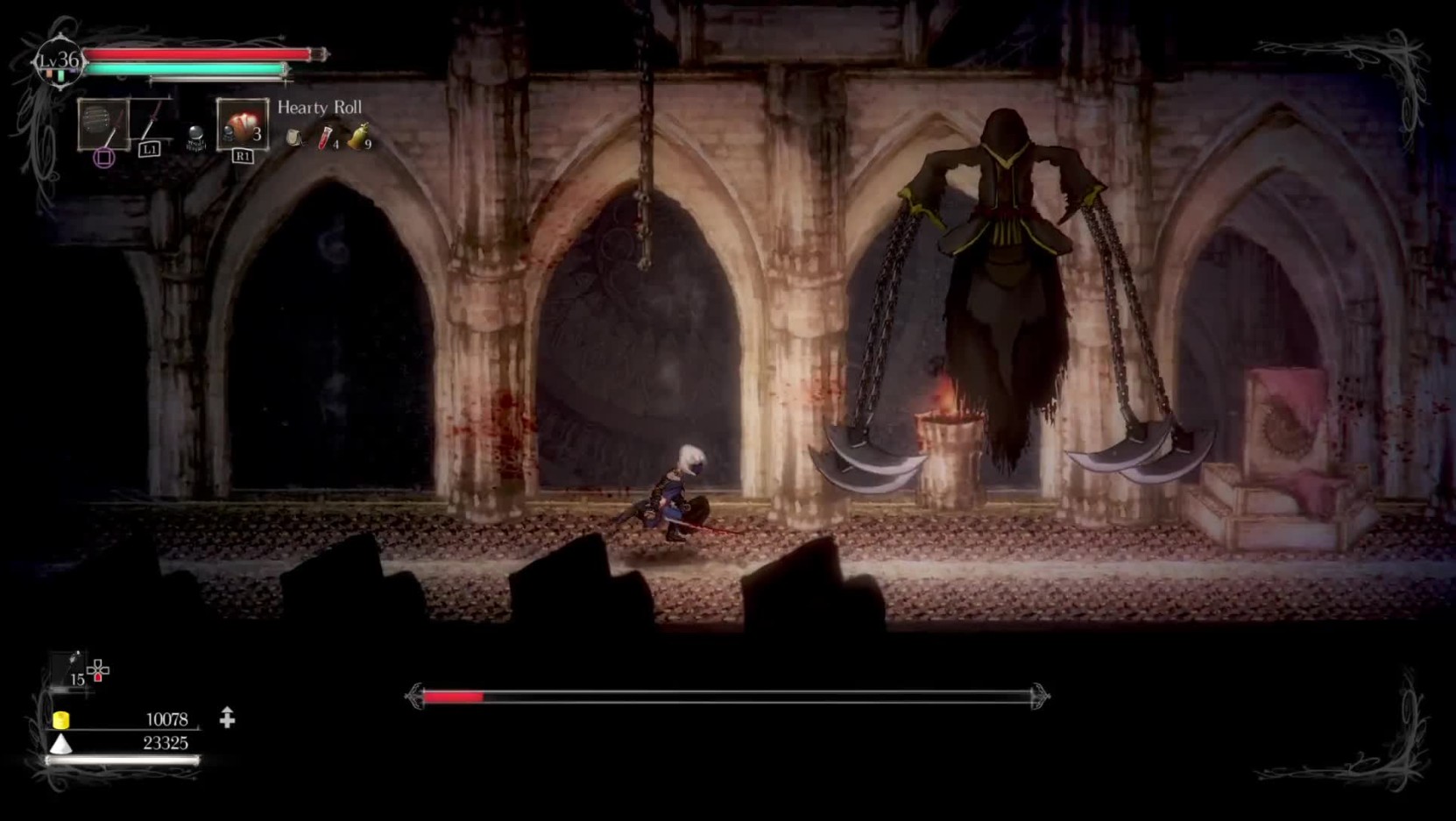Select the L1 button label
The image size is (1456, 821).
[x=151, y=149]
